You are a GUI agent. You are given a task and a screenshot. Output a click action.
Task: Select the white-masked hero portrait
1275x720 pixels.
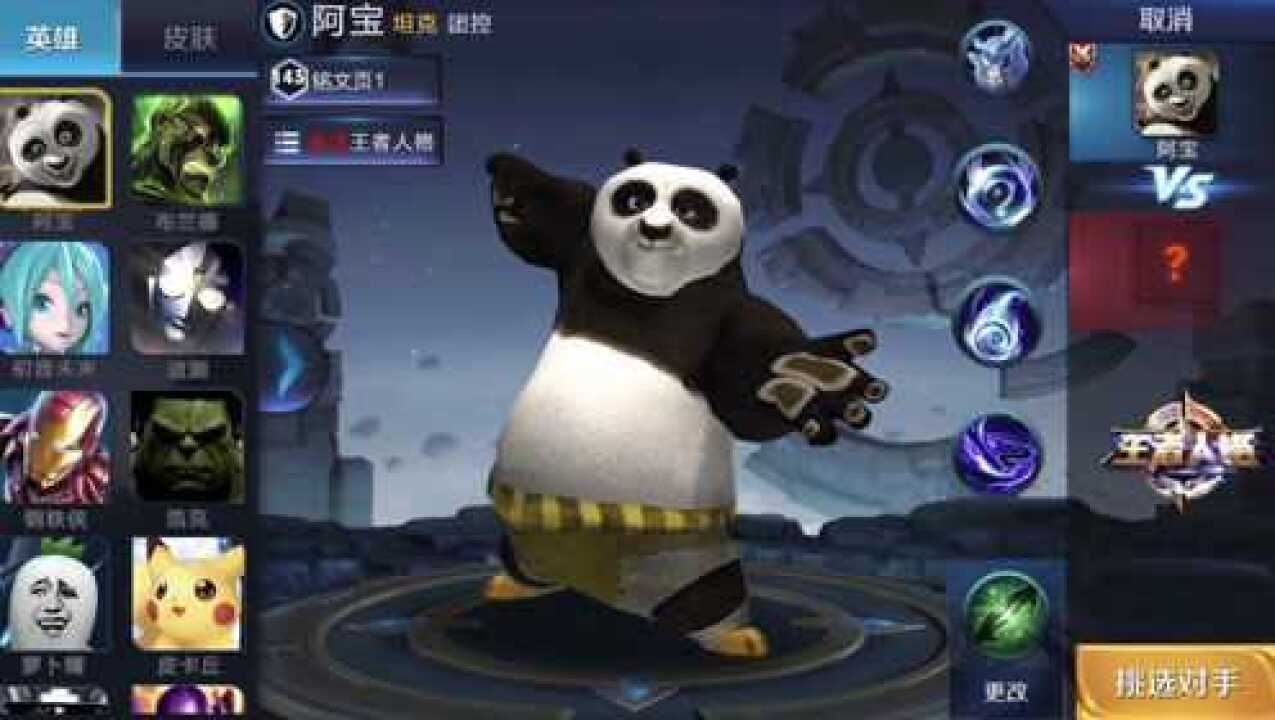[187, 297]
